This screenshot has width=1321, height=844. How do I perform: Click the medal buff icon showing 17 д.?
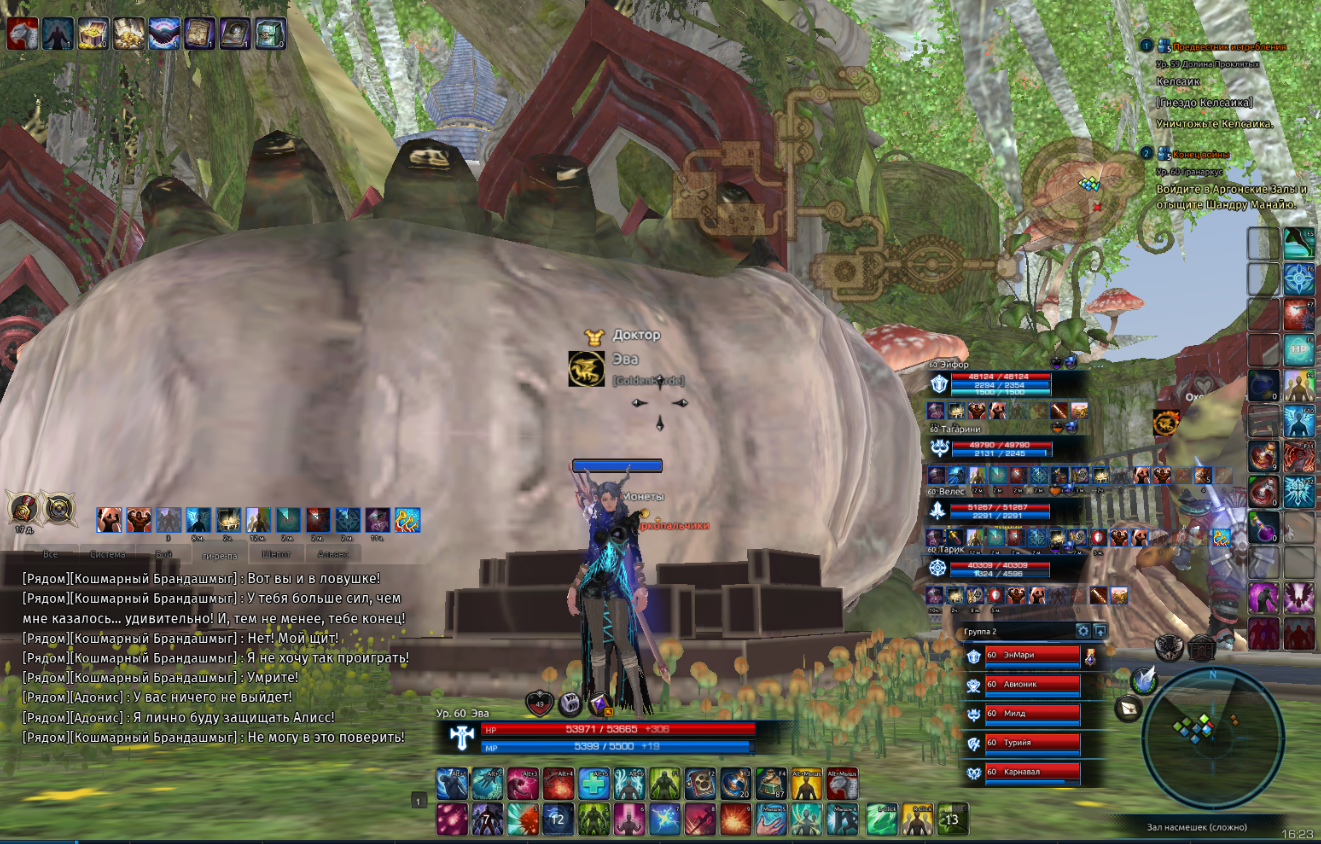23,508
